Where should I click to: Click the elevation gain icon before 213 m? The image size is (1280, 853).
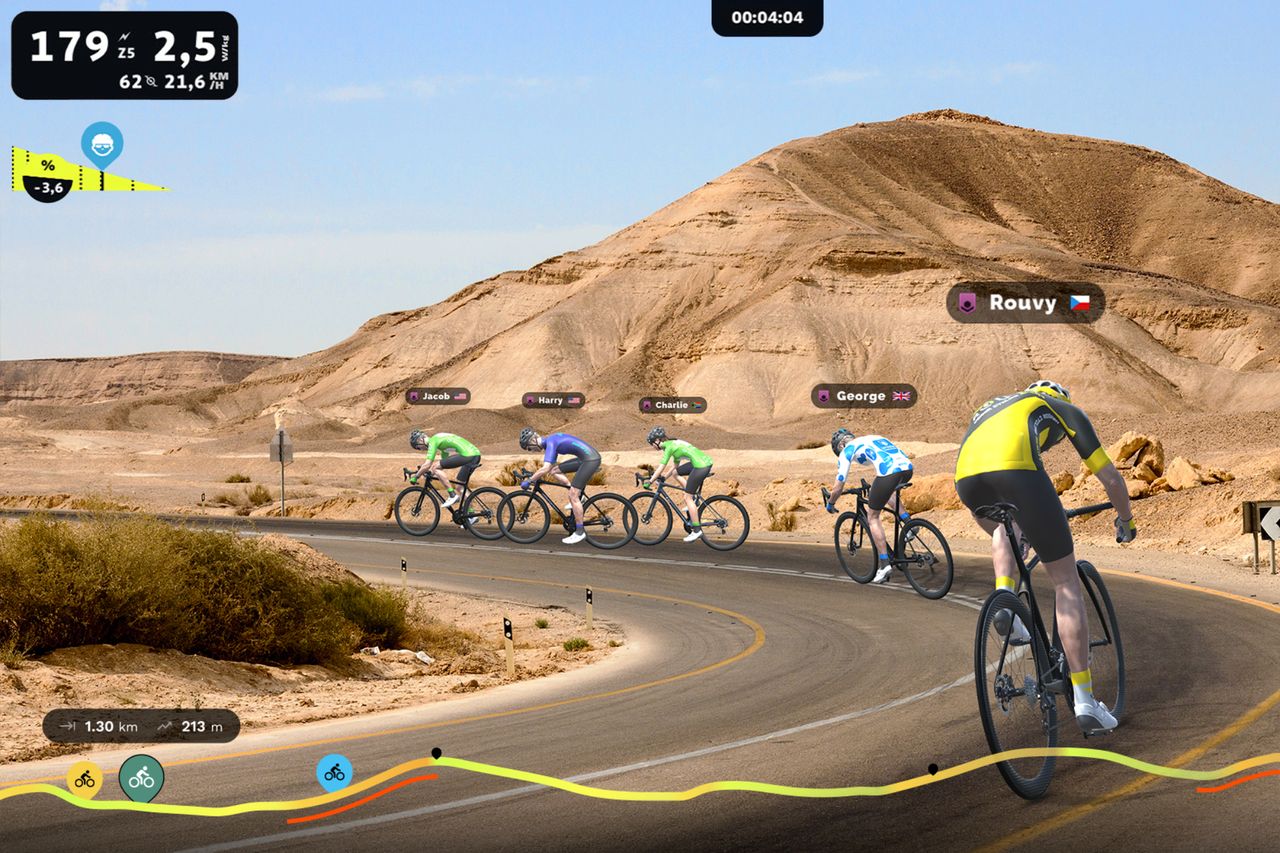166,726
